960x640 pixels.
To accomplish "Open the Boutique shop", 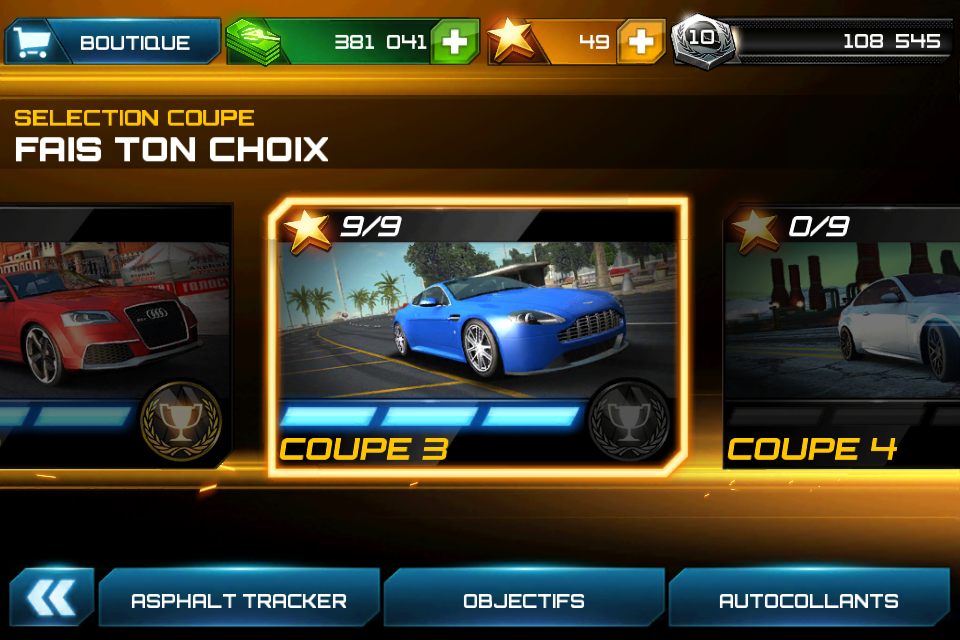I will 113,42.
